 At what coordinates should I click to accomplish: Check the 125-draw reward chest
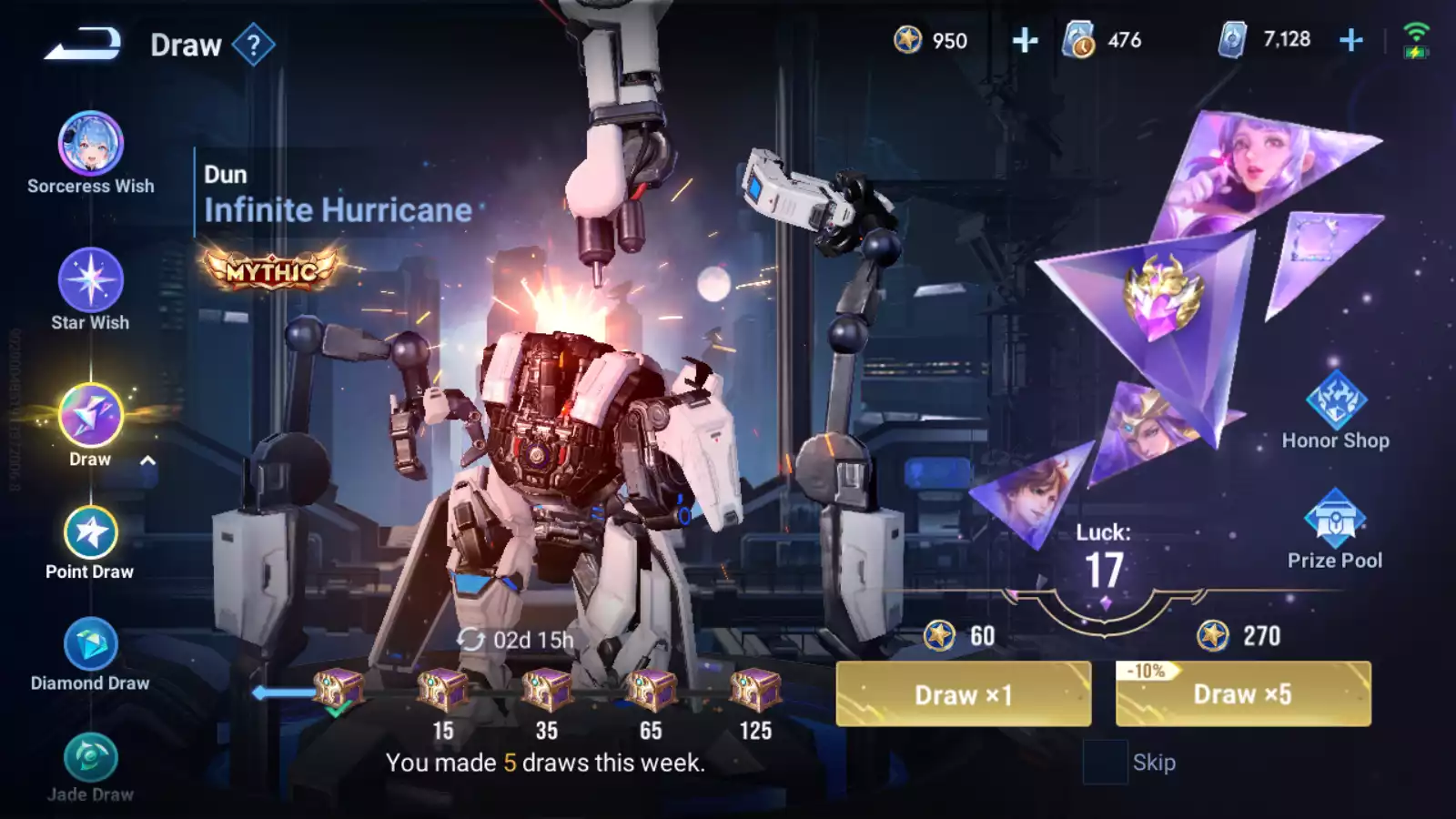755,692
